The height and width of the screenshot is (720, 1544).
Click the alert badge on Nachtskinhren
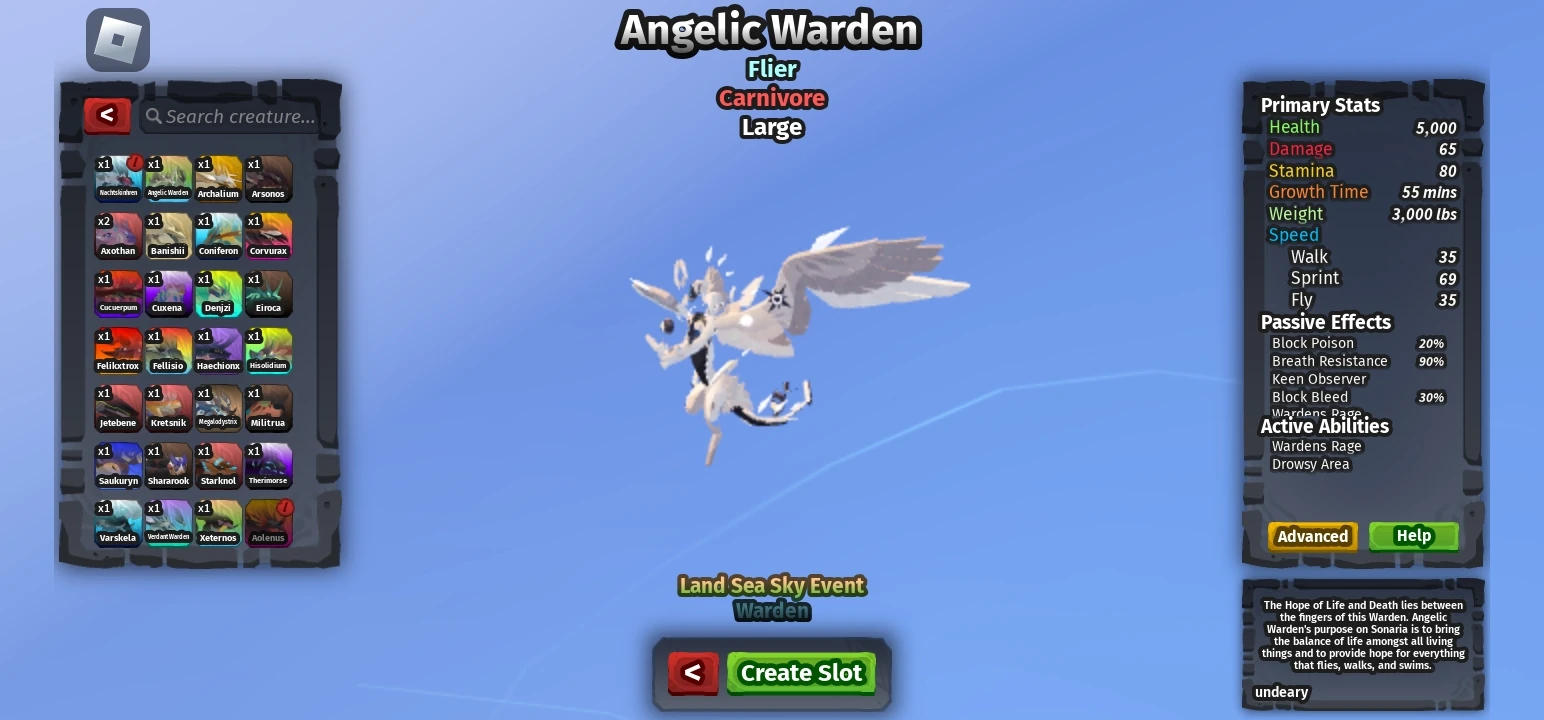coord(133,164)
